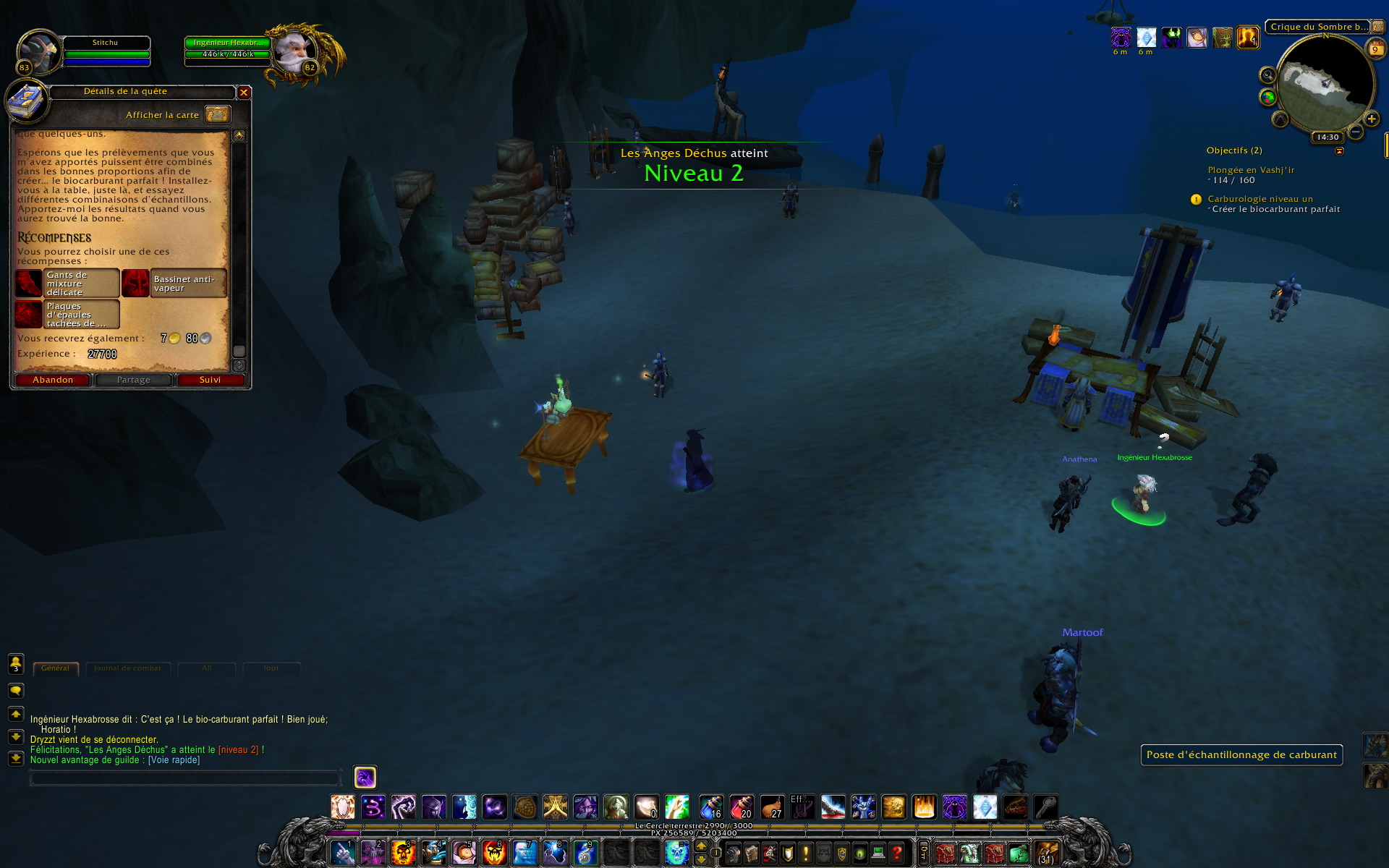Image resolution: width=1389 pixels, height=868 pixels.
Task: Close the quest details window
Action: (x=244, y=93)
